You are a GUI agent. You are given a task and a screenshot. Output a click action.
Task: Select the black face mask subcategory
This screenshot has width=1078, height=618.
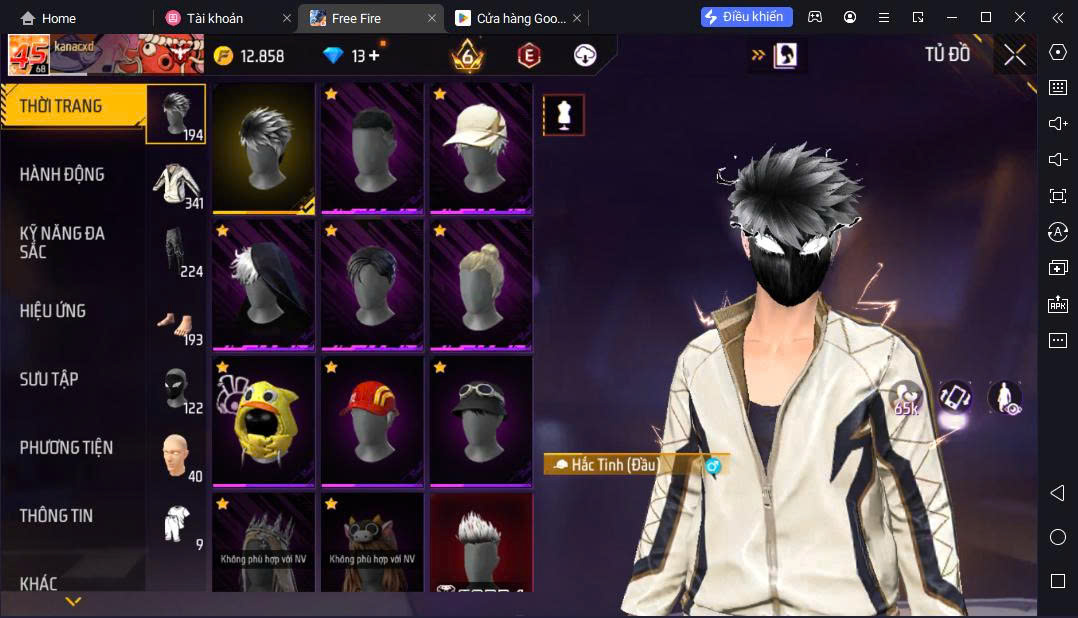(176, 389)
